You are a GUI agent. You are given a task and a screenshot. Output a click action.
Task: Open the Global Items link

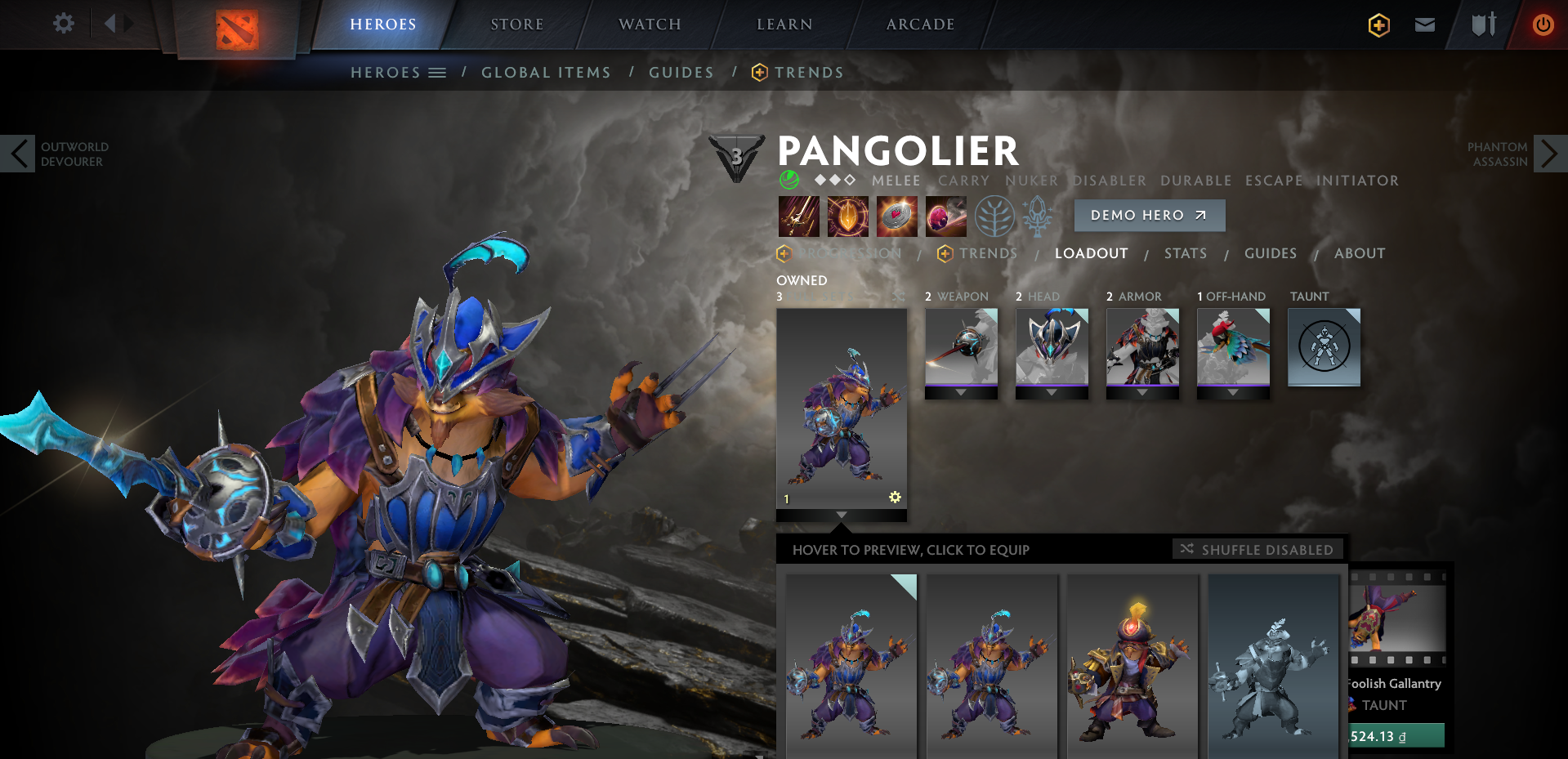coord(546,72)
